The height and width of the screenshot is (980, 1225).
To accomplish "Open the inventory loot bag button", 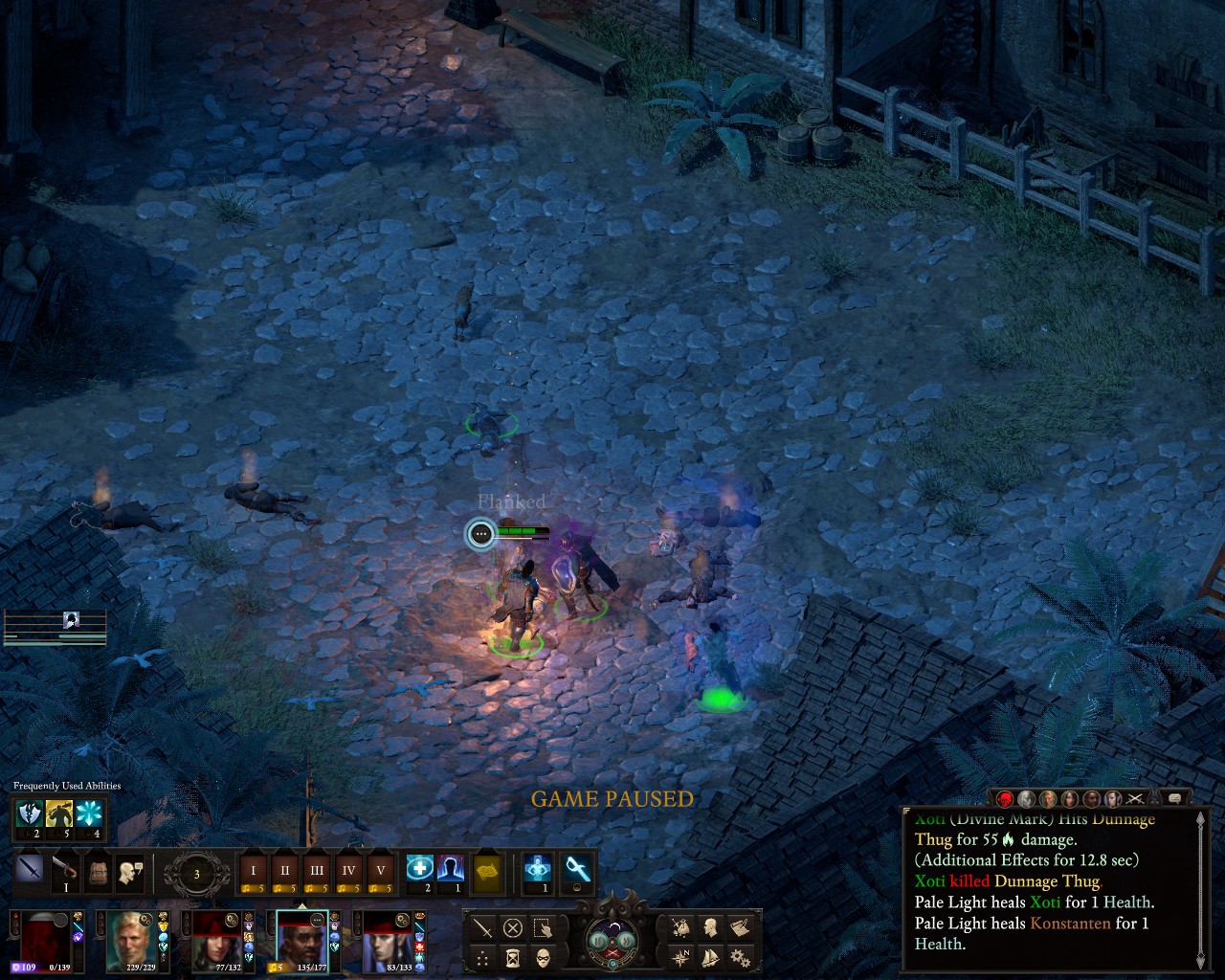I will [x=680, y=927].
